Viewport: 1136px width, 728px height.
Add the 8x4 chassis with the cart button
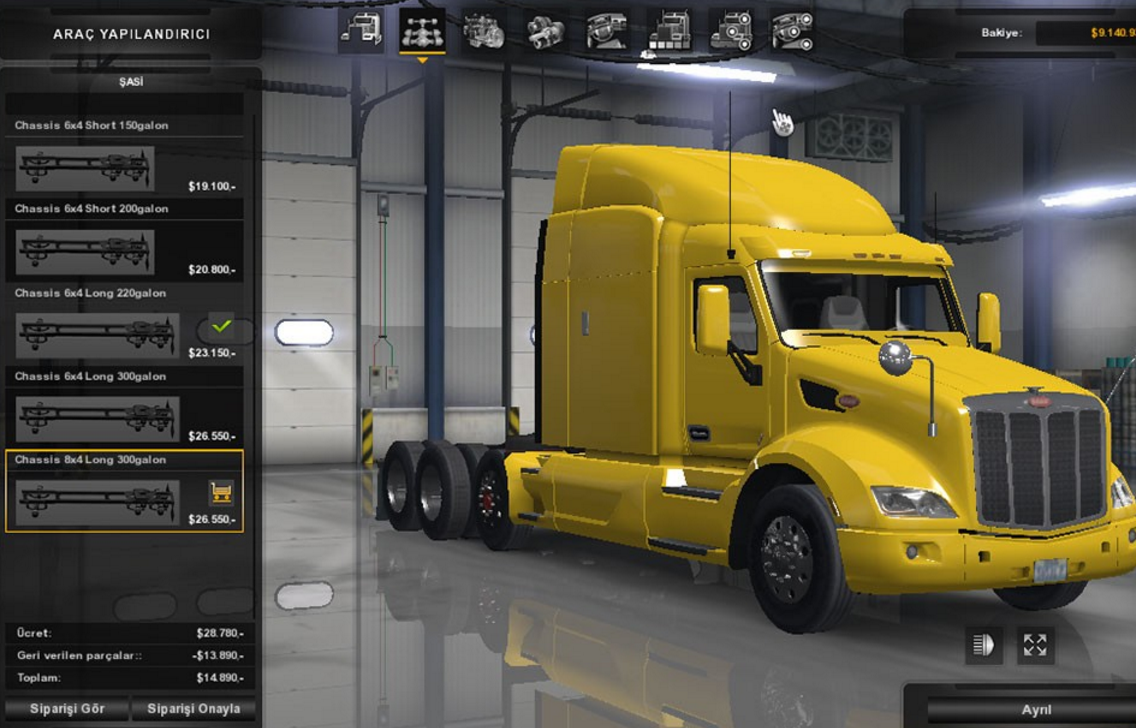coord(221,492)
